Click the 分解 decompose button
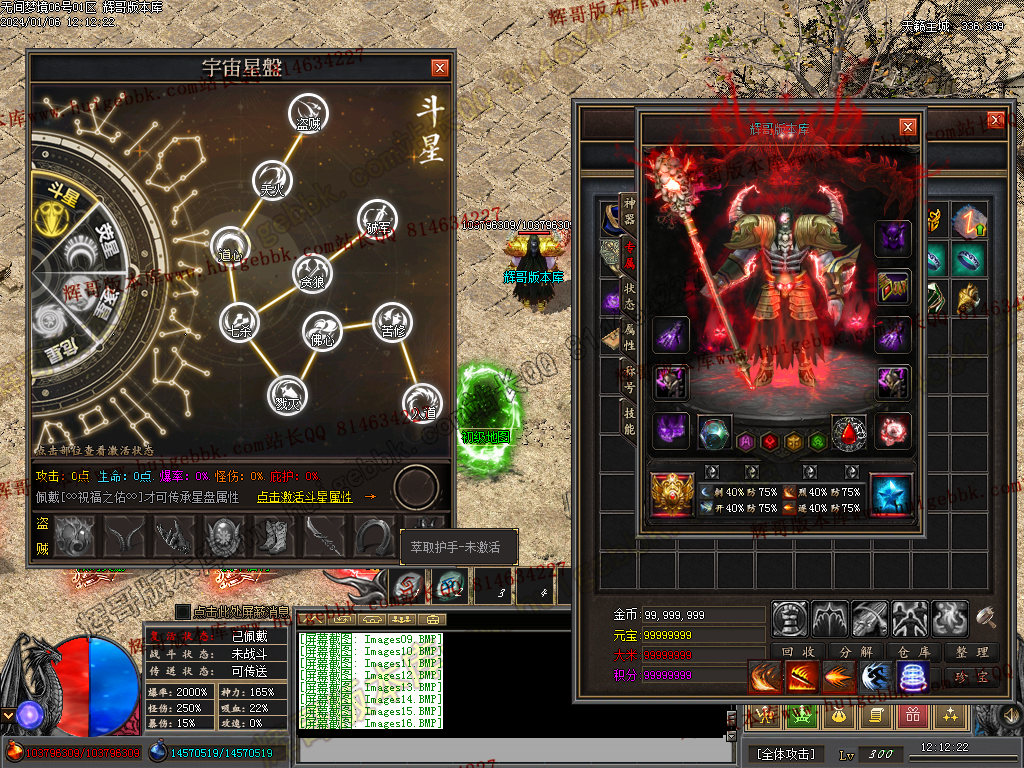The height and width of the screenshot is (768, 1024). pyautogui.click(x=856, y=652)
